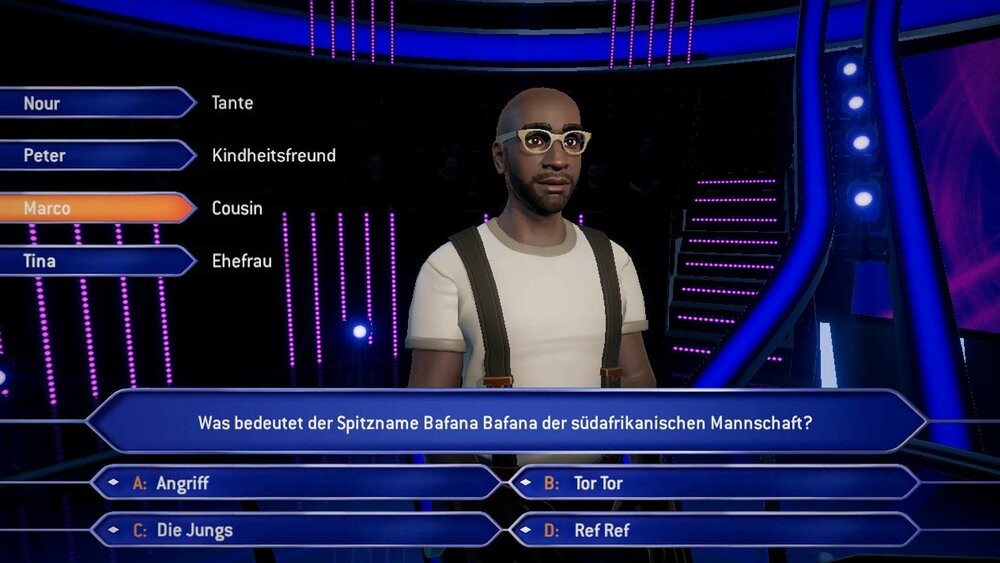This screenshot has width=1000, height=563.
Task: Select Peter from the friend list
Action: click(x=95, y=155)
